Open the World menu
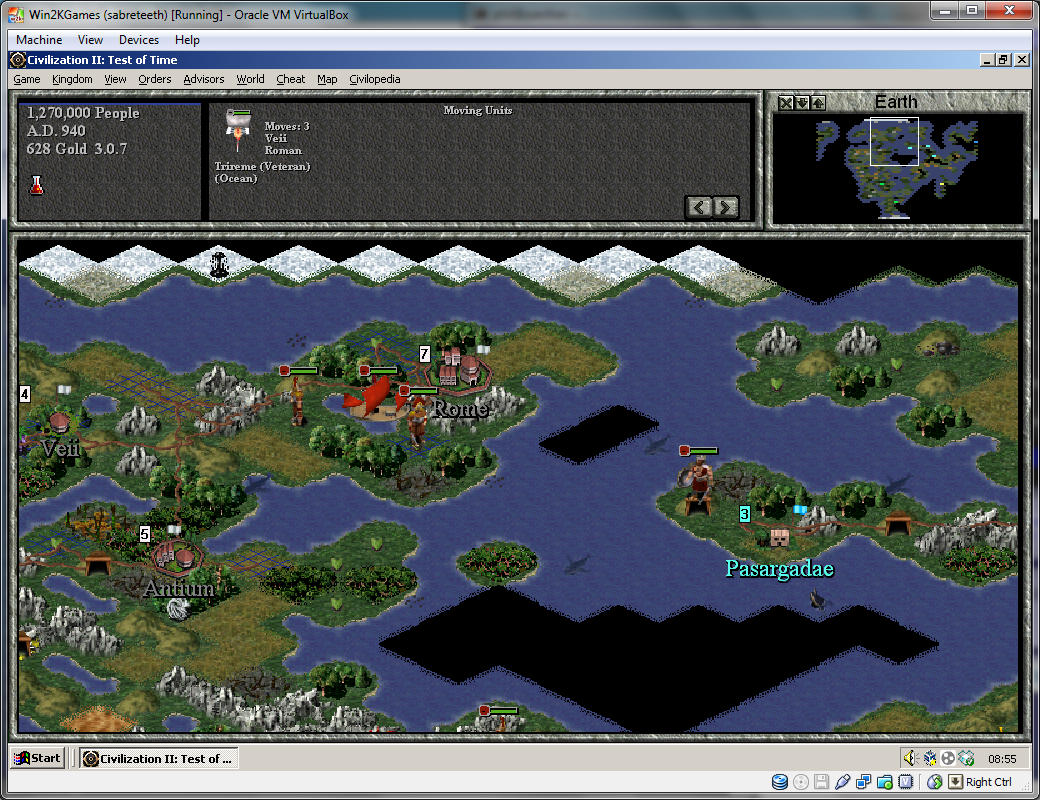The width and height of the screenshot is (1040, 800). (x=250, y=79)
